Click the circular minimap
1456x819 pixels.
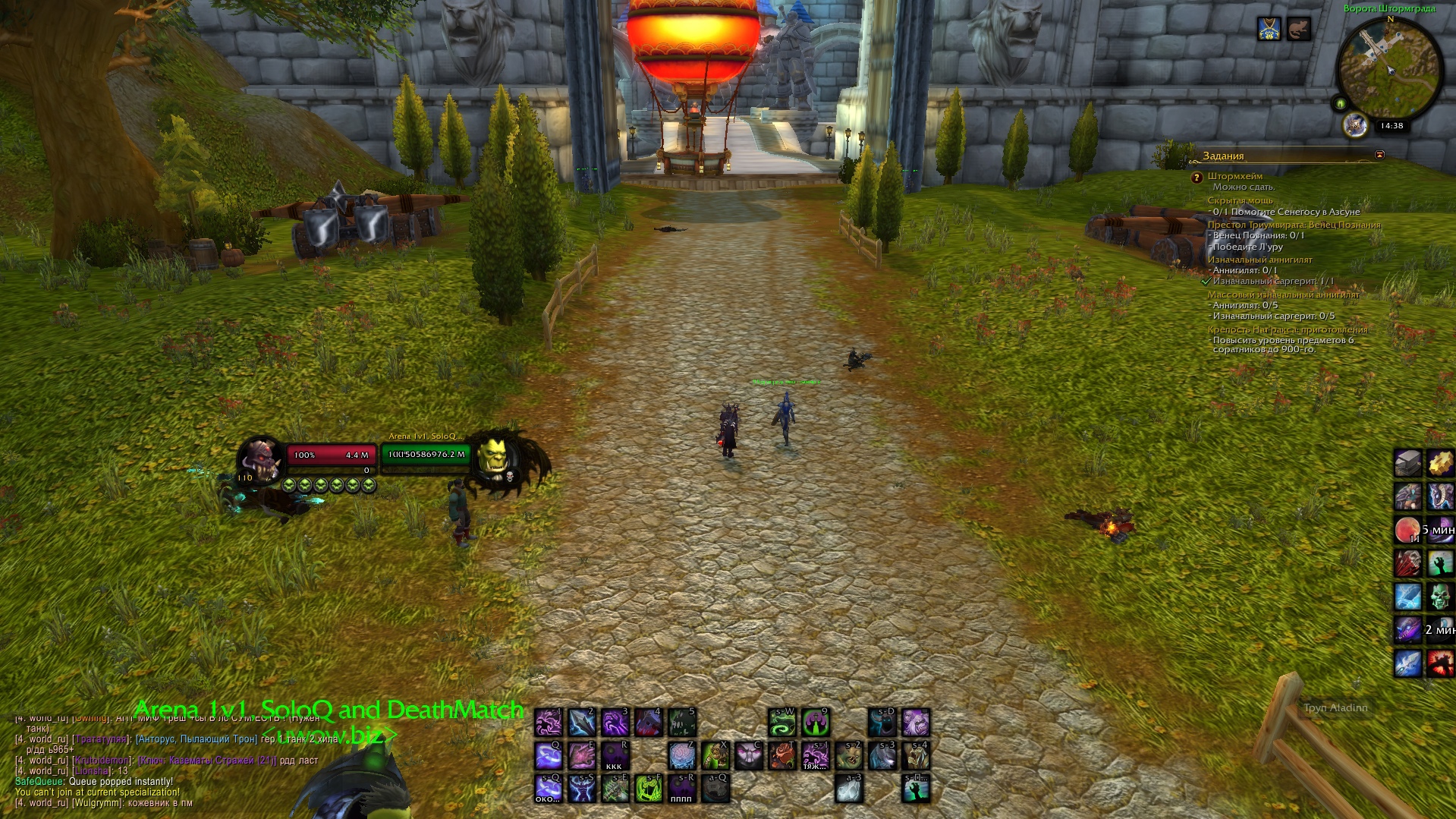pyautogui.click(x=1390, y=69)
